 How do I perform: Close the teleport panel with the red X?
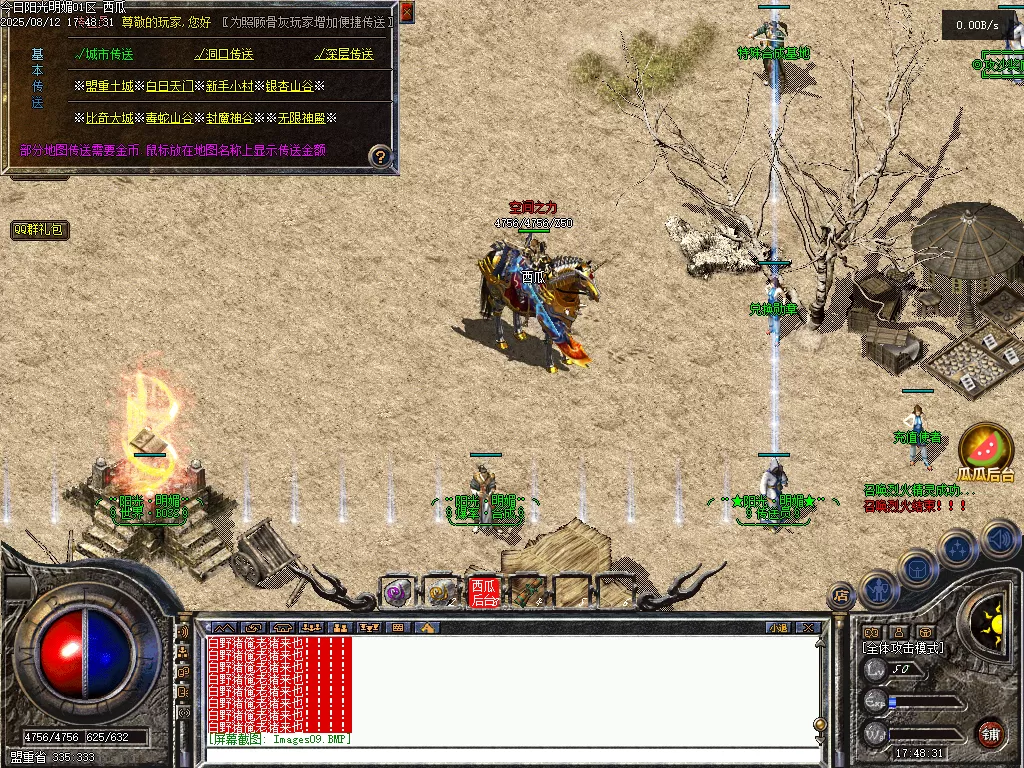(406, 13)
